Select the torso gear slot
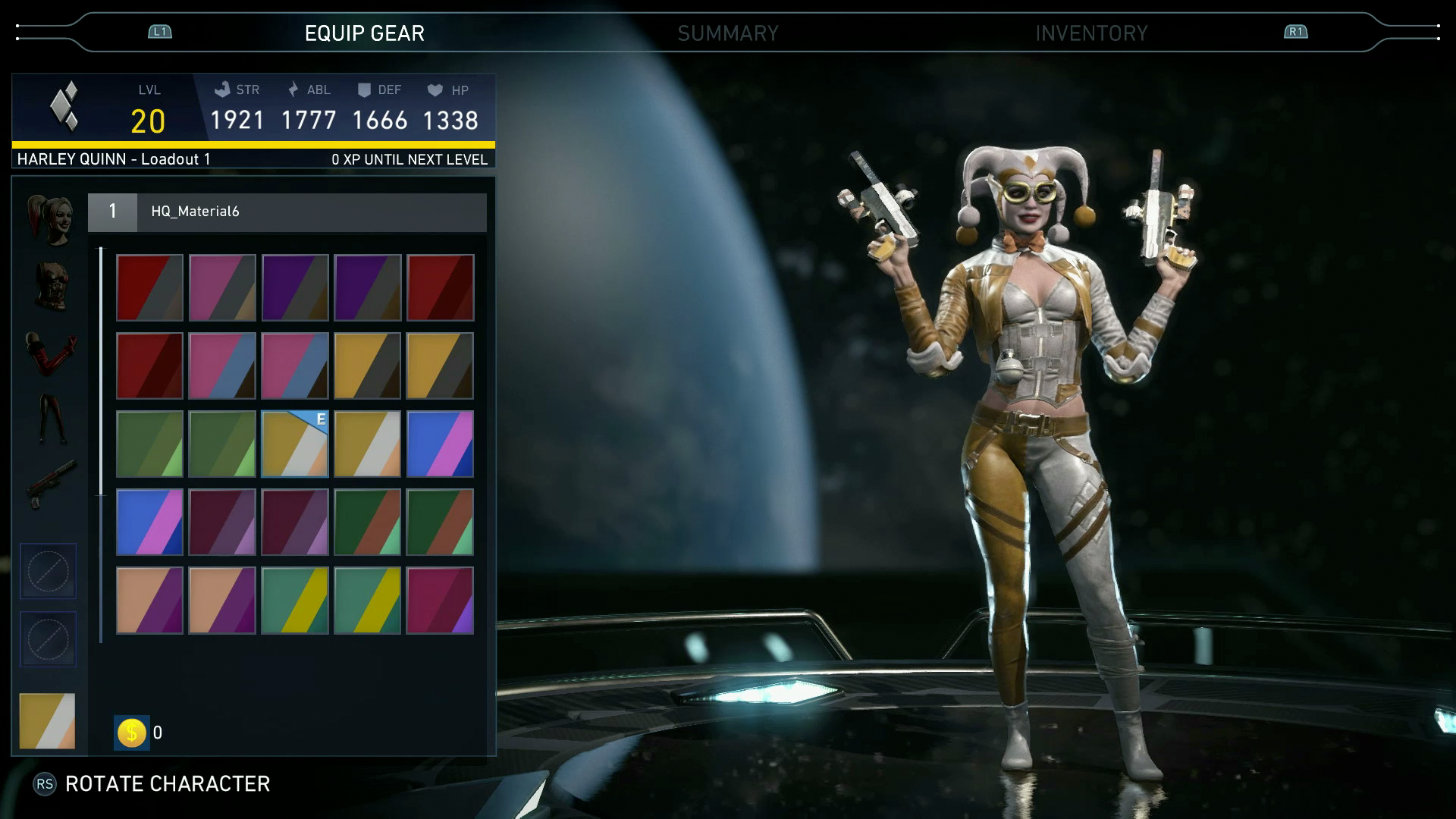The image size is (1456, 819). click(x=50, y=286)
